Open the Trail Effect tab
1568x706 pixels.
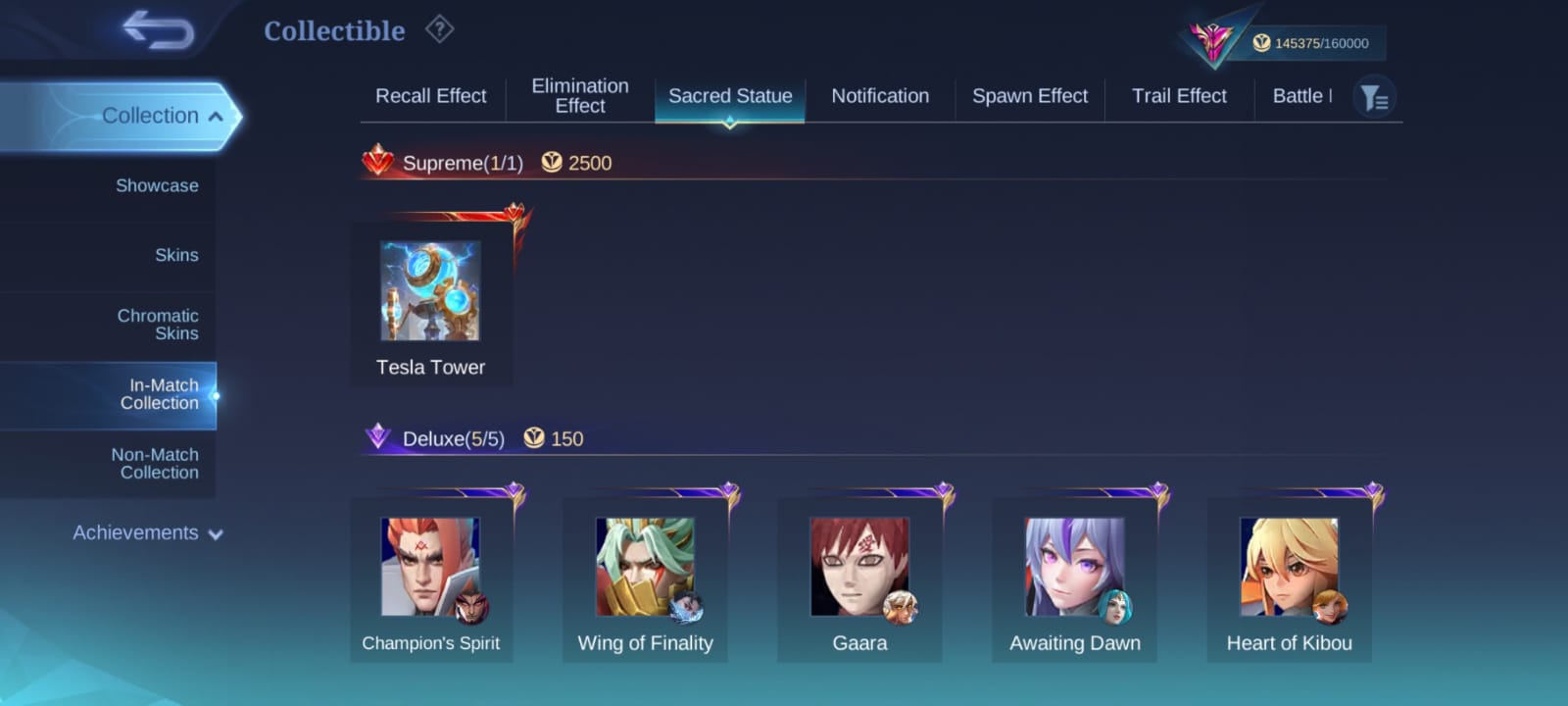1179,96
